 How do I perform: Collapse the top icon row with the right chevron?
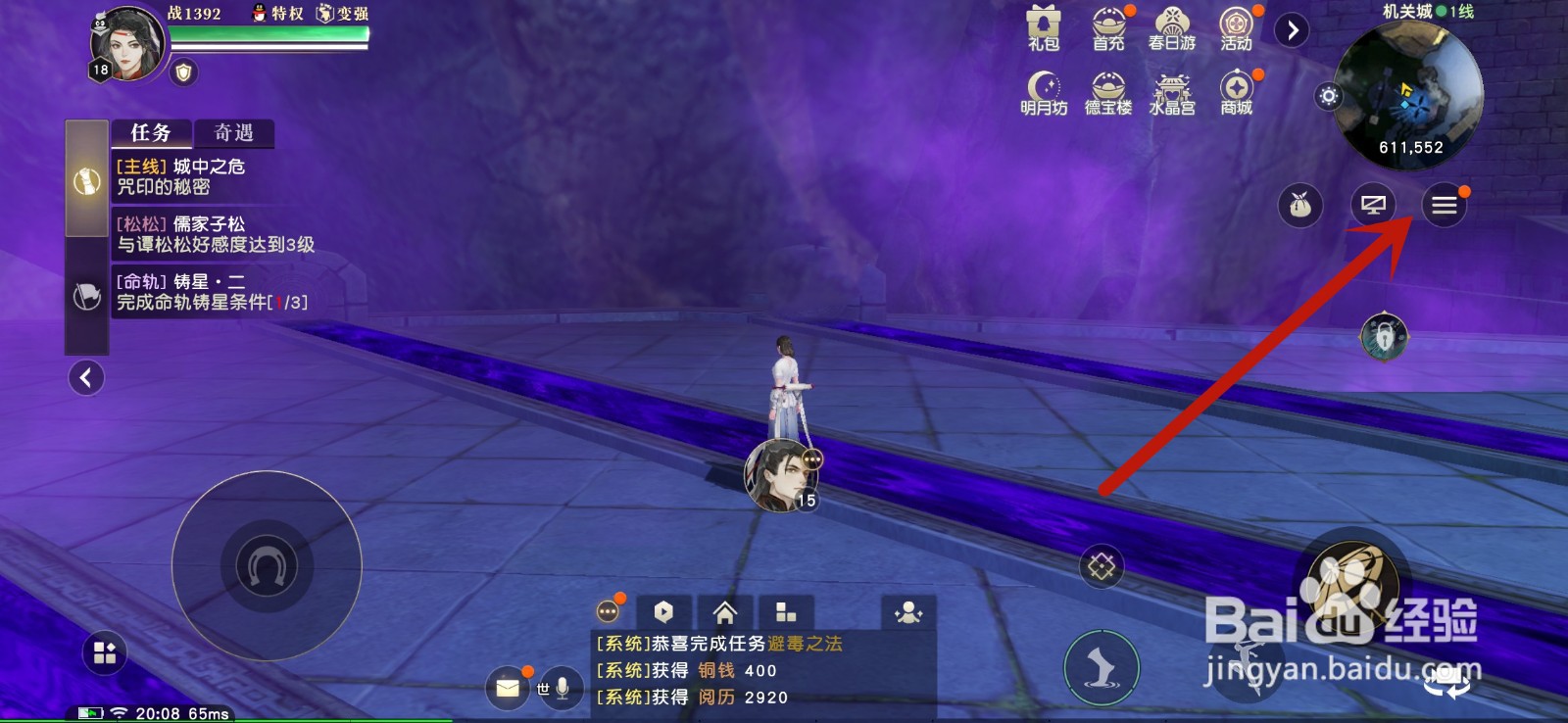[1292, 29]
